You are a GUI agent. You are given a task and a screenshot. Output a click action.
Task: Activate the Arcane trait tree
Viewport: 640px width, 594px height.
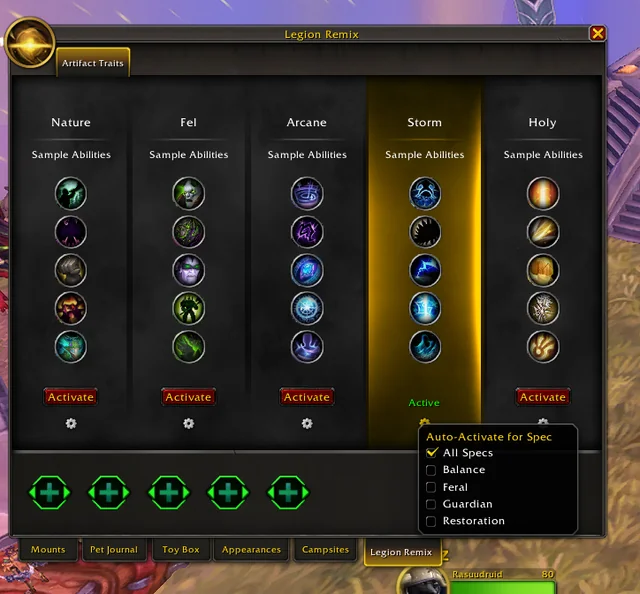point(307,397)
